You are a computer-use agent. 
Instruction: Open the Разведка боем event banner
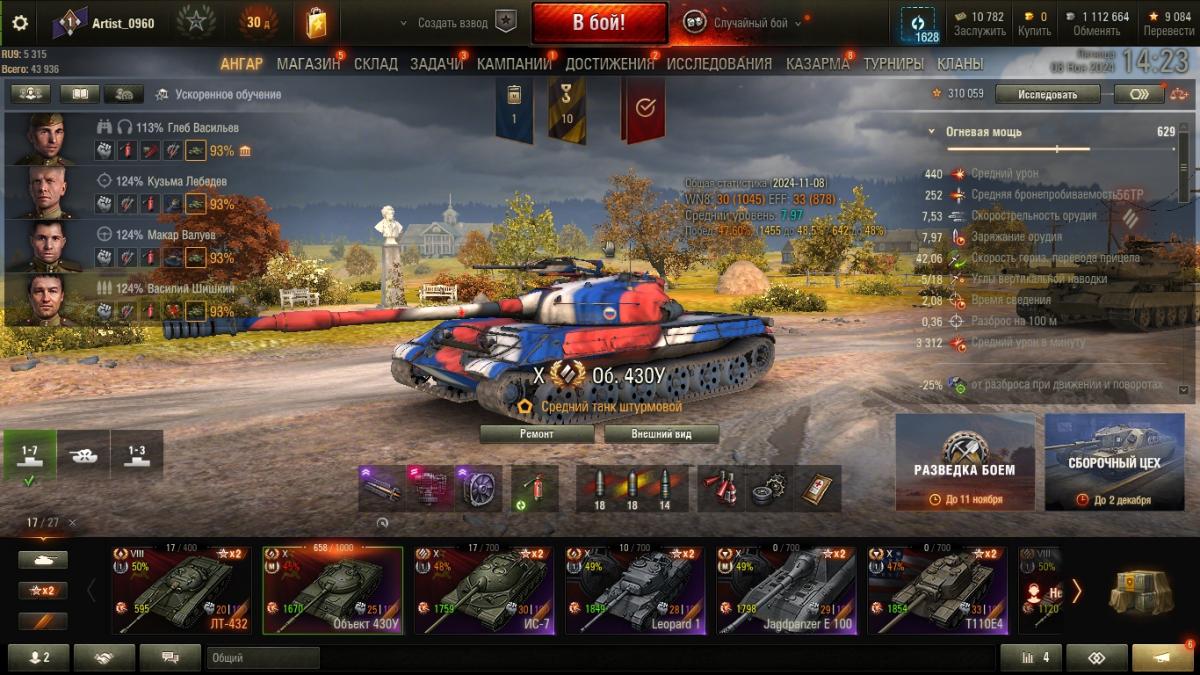pos(964,462)
